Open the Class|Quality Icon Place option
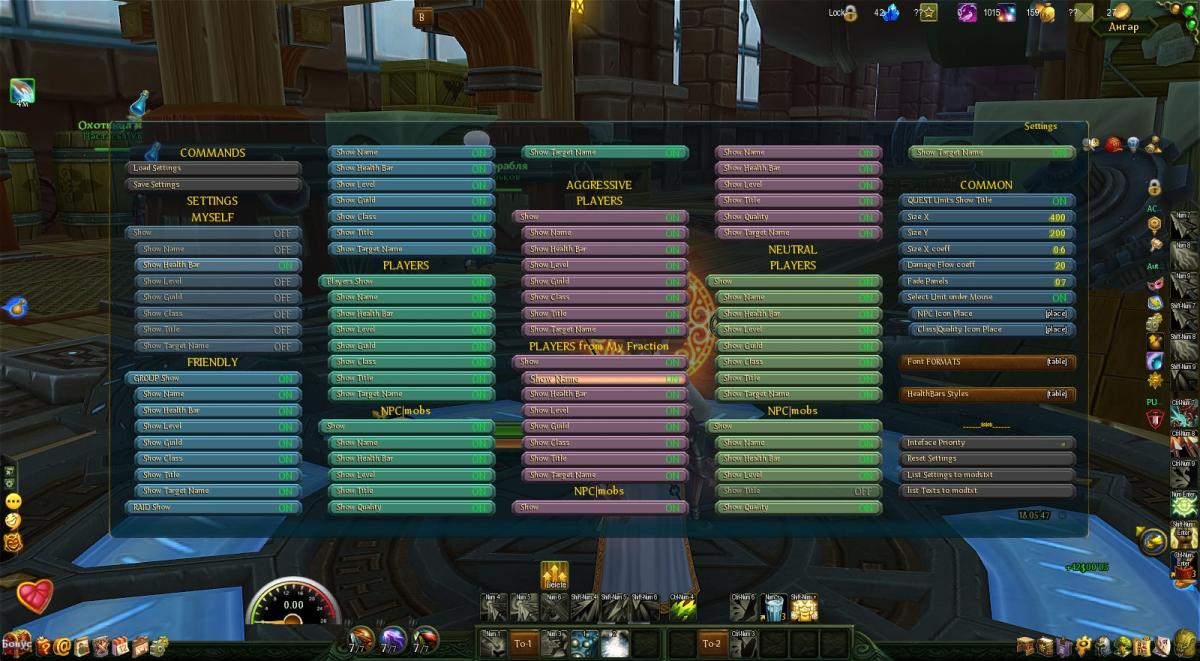This screenshot has height=661, width=1200. point(991,330)
